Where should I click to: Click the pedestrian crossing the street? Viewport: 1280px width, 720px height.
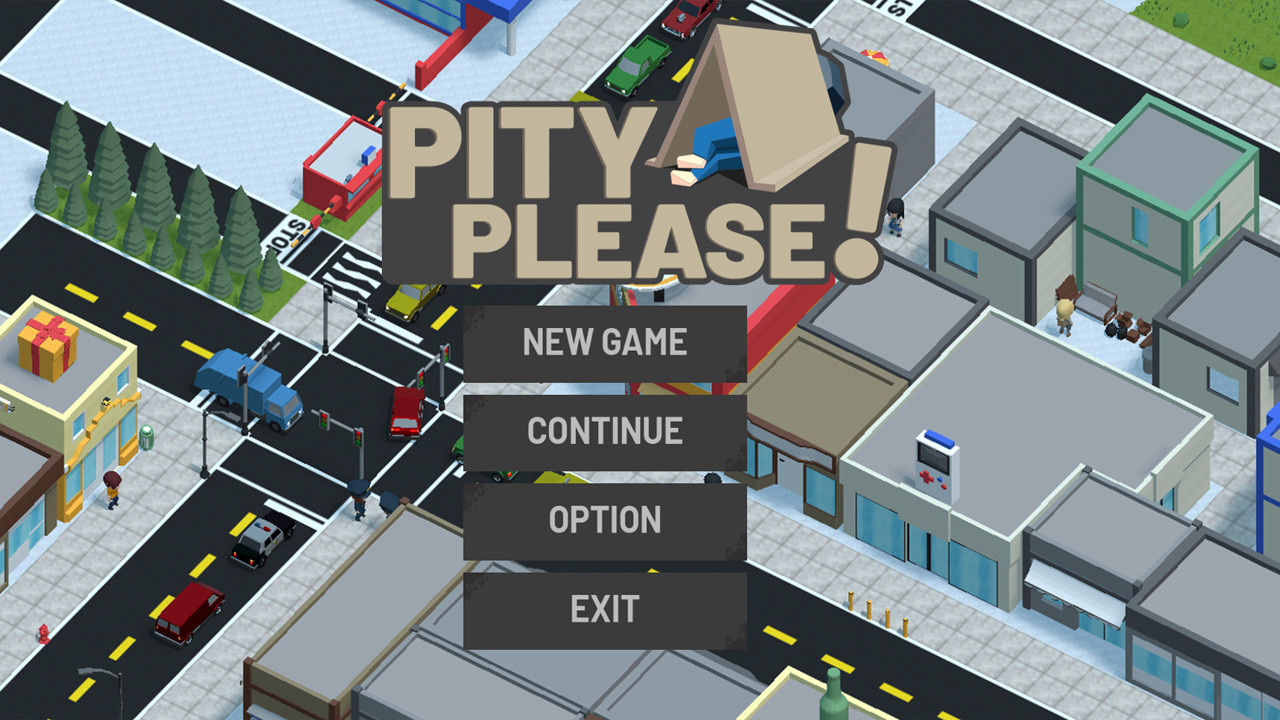(360, 498)
